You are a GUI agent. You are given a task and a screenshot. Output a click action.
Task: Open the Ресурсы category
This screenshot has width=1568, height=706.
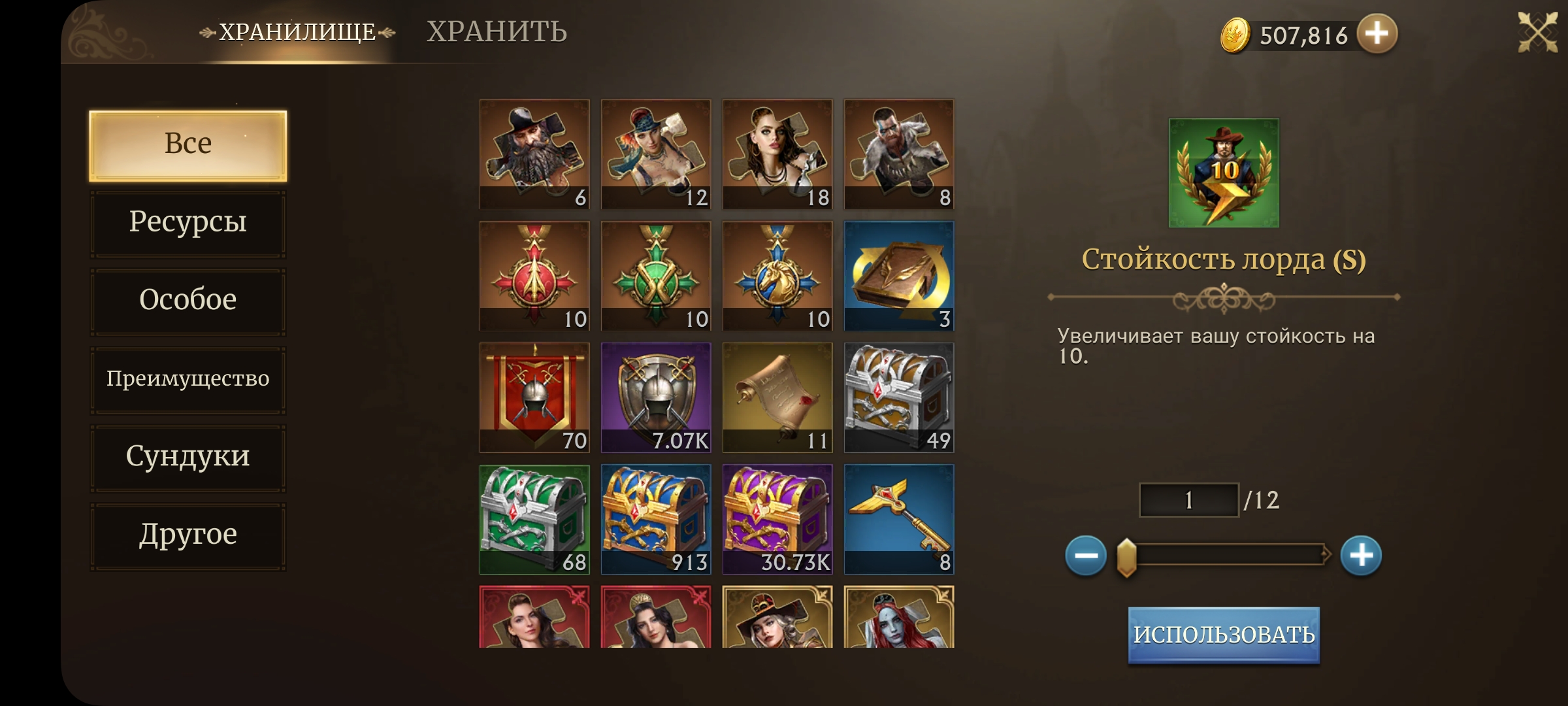(x=188, y=223)
